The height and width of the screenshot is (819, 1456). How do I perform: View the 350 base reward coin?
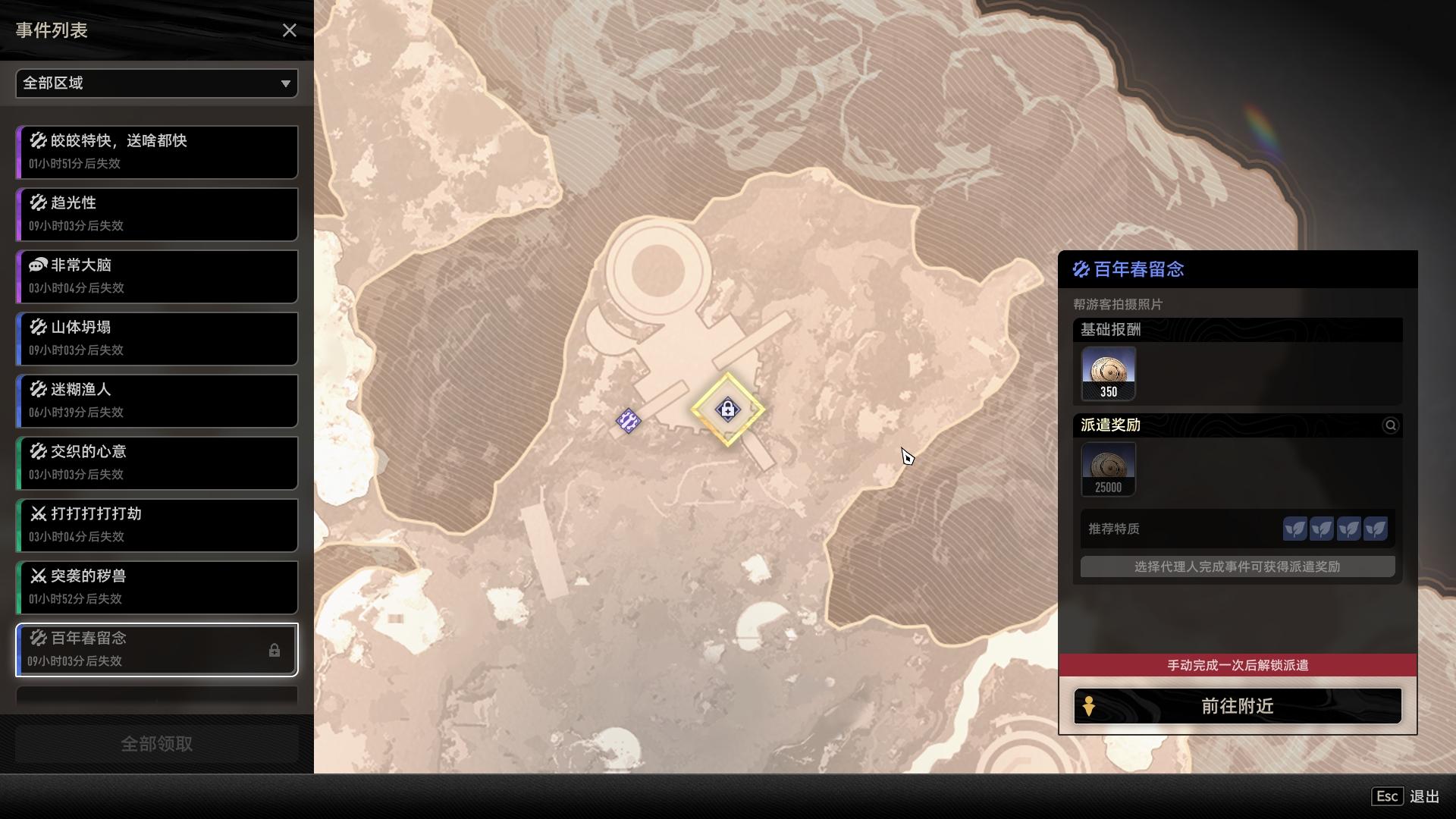[x=1108, y=373]
